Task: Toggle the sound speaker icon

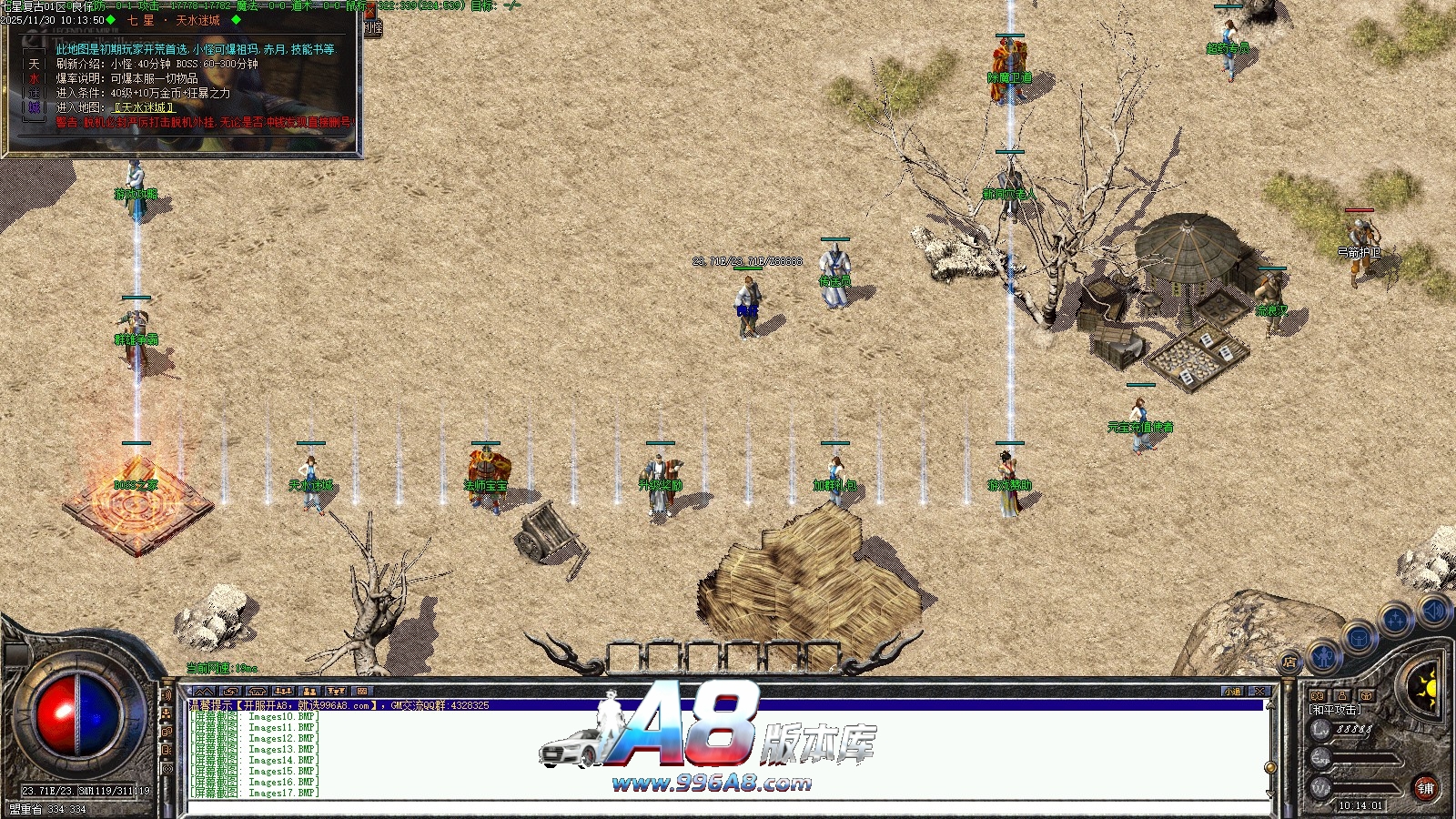Action: [1432, 611]
